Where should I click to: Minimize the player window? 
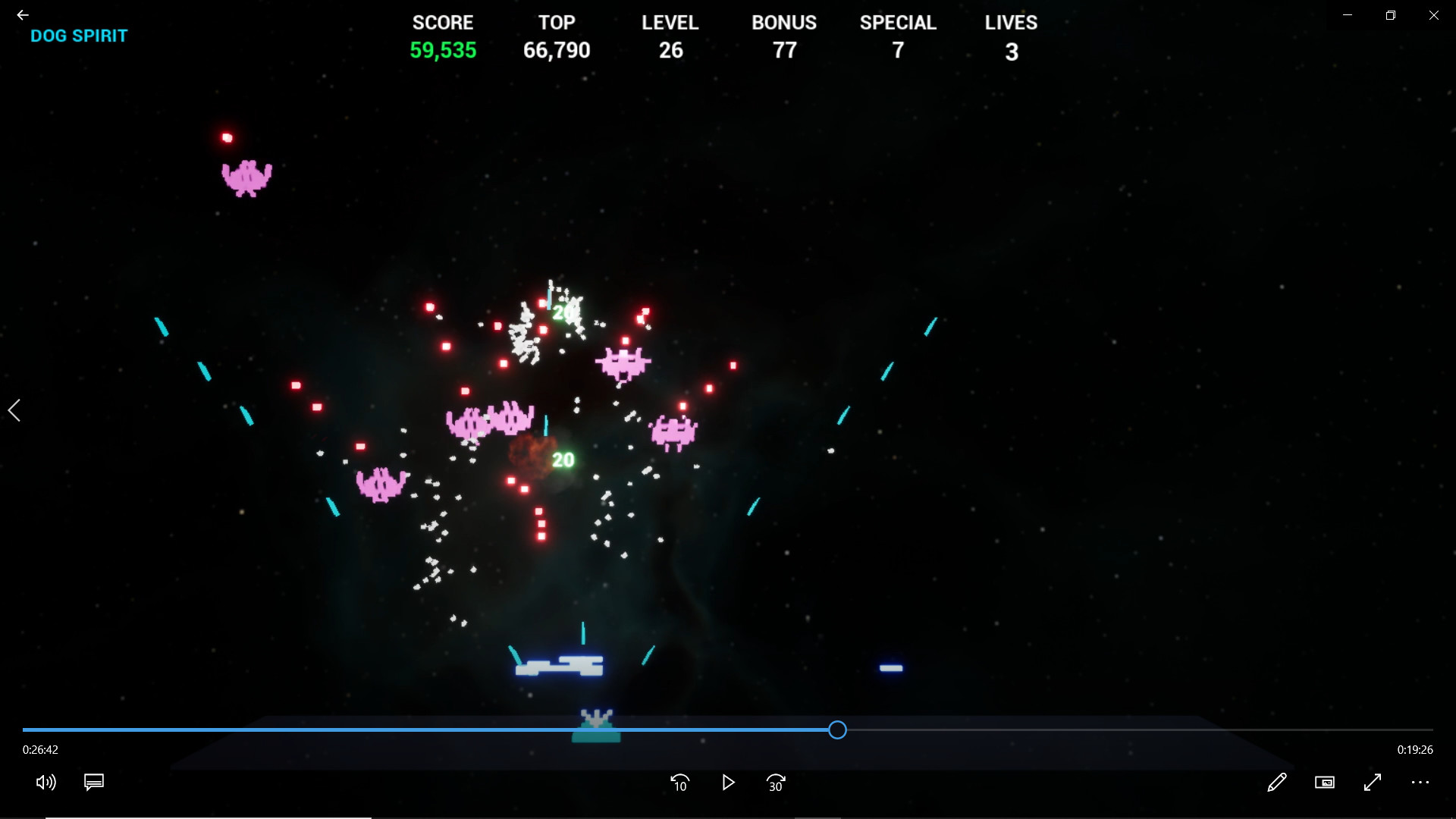pos(1348,14)
